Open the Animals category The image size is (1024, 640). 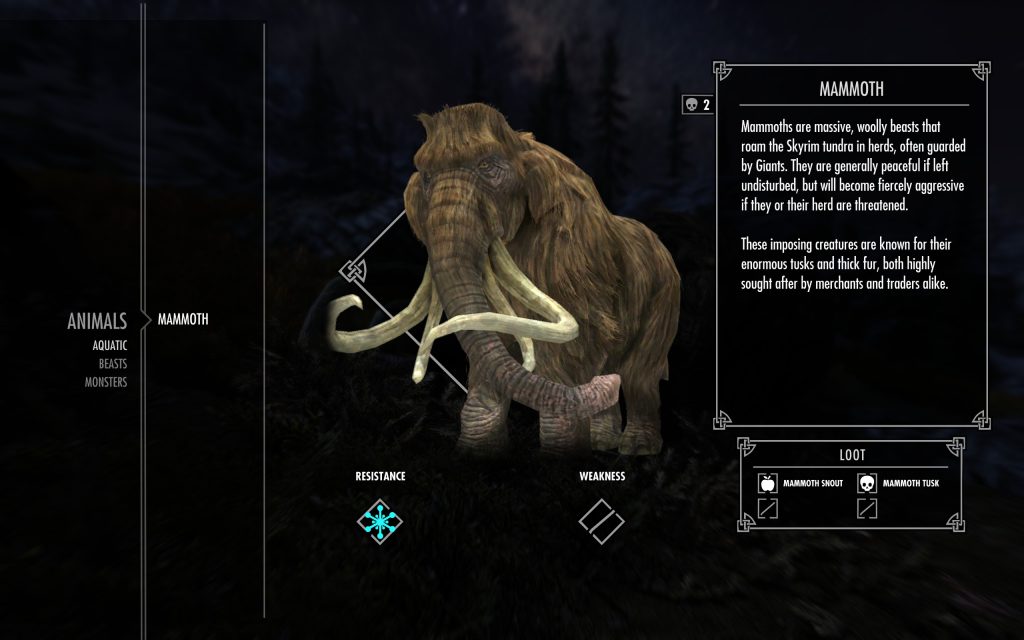pos(97,321)
